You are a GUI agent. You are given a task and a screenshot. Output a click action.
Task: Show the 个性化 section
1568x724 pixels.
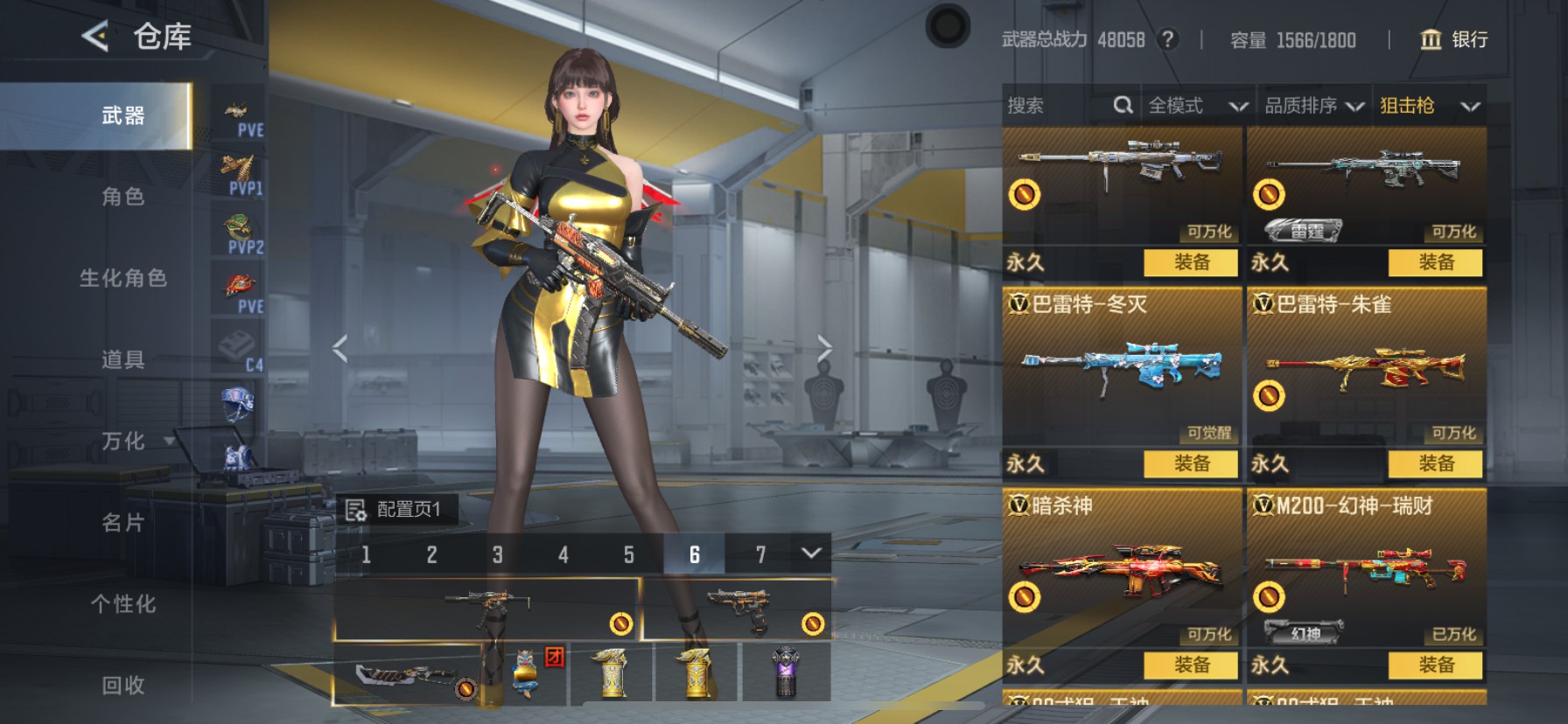tap(122, 604)
